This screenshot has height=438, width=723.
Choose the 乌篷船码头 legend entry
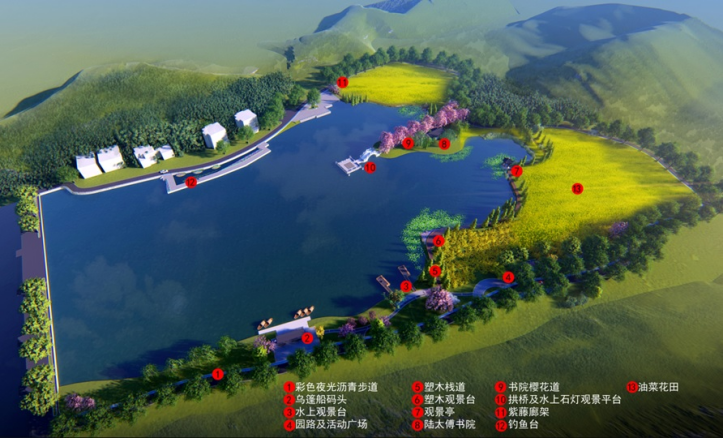pyautogui.click(x=325, y=399)
